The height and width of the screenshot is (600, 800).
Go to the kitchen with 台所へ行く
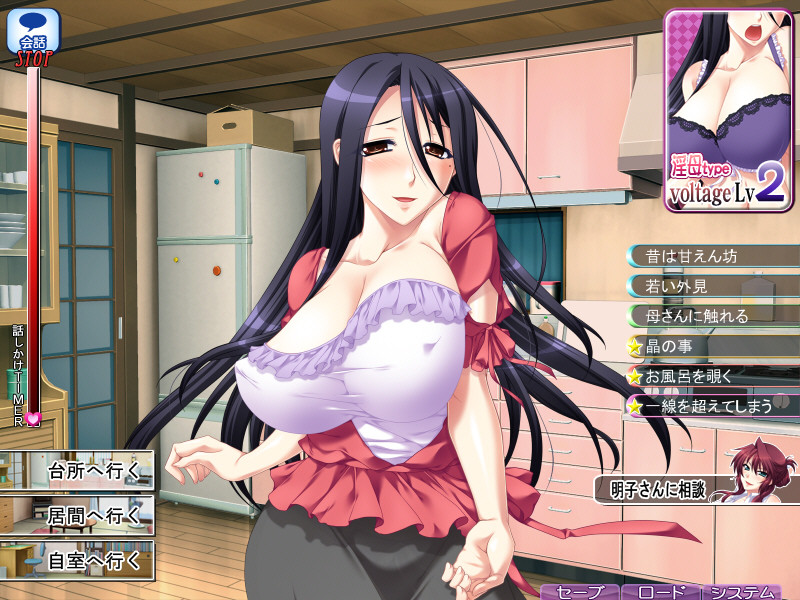[x=78, y=471]
